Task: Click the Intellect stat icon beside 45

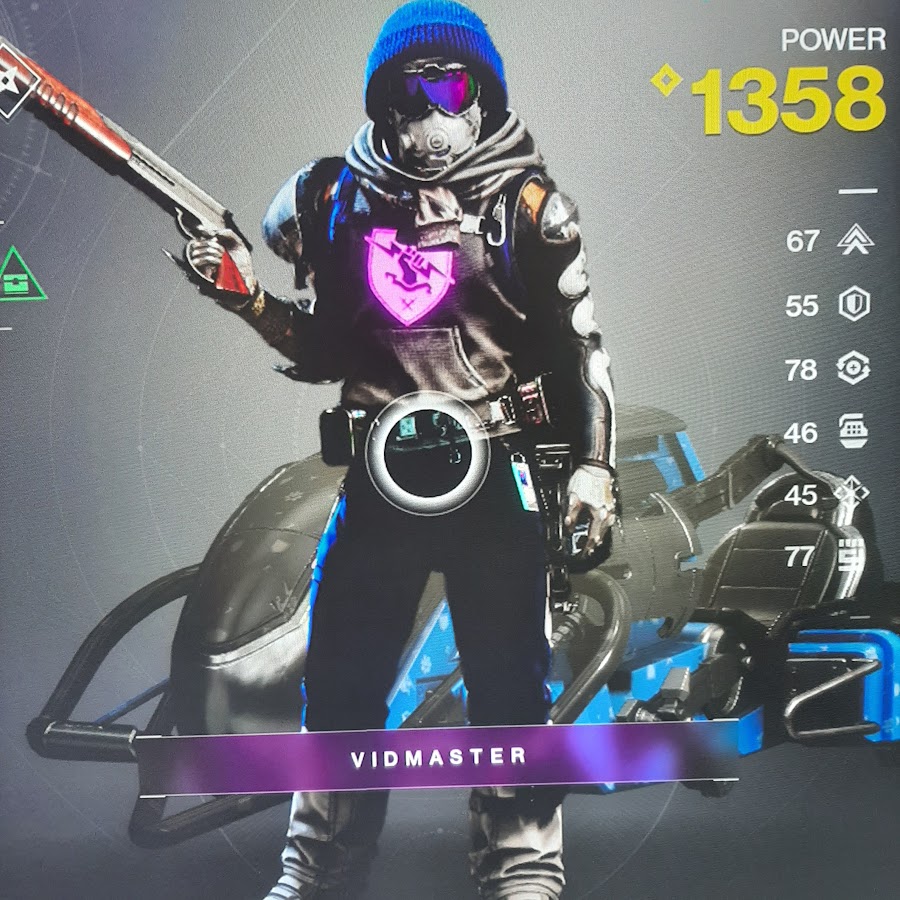Action: tap(853, 494)
